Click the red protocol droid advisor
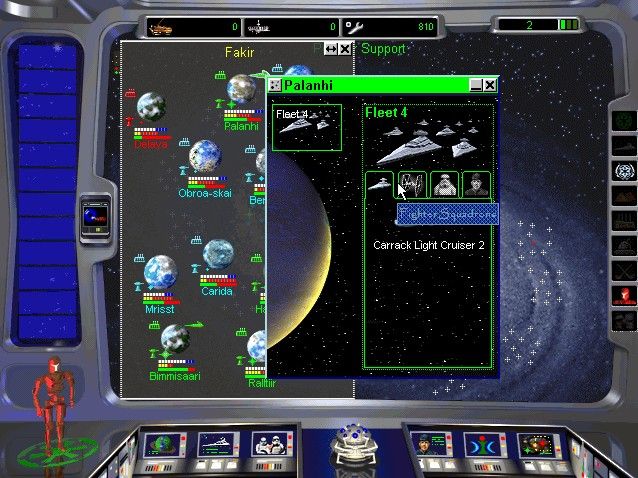 point(48,390)
